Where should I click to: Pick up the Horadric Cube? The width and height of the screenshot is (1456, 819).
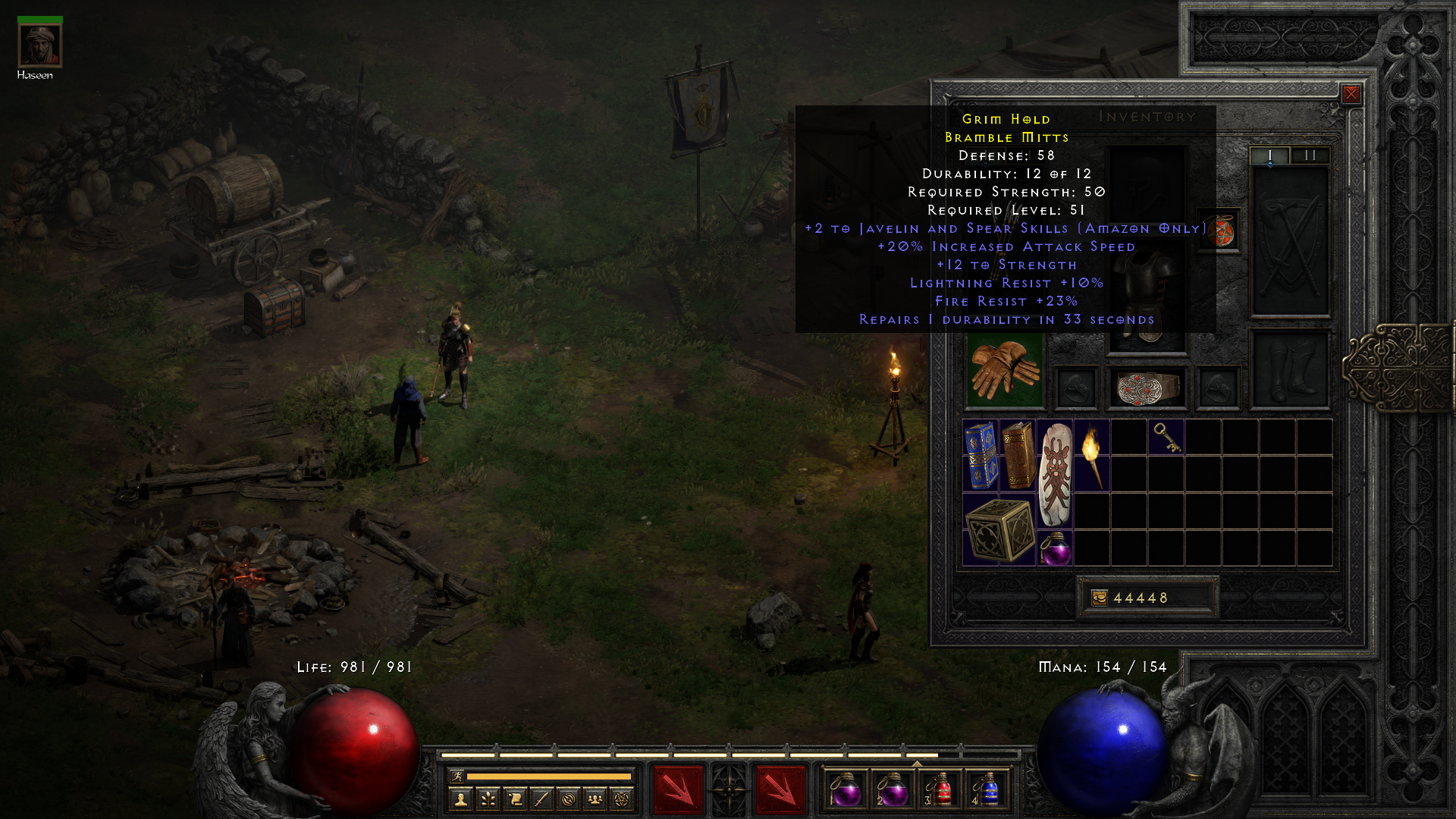[999, 529]
